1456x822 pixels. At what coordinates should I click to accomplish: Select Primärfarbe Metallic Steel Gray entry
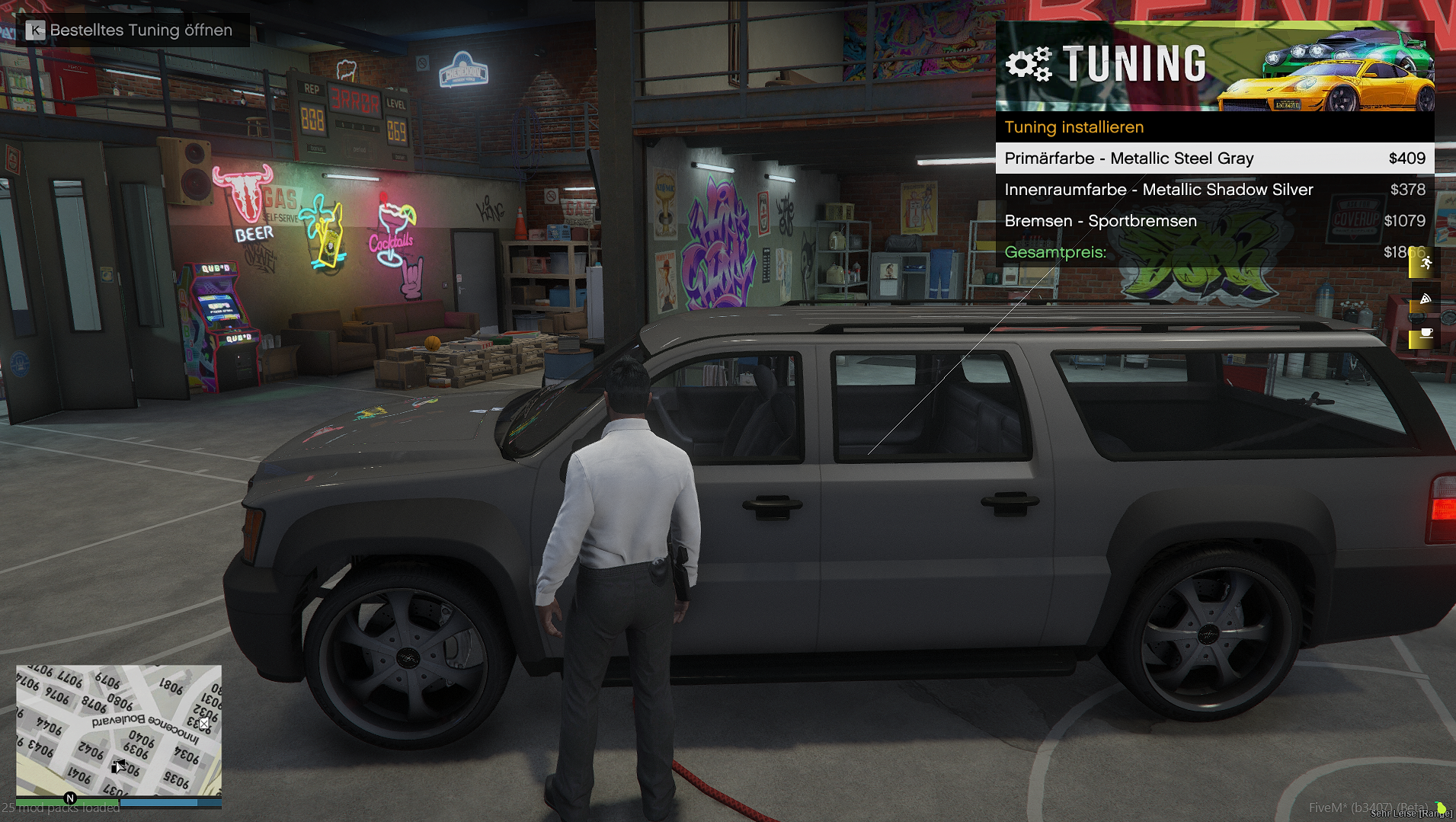[1214, 158]
